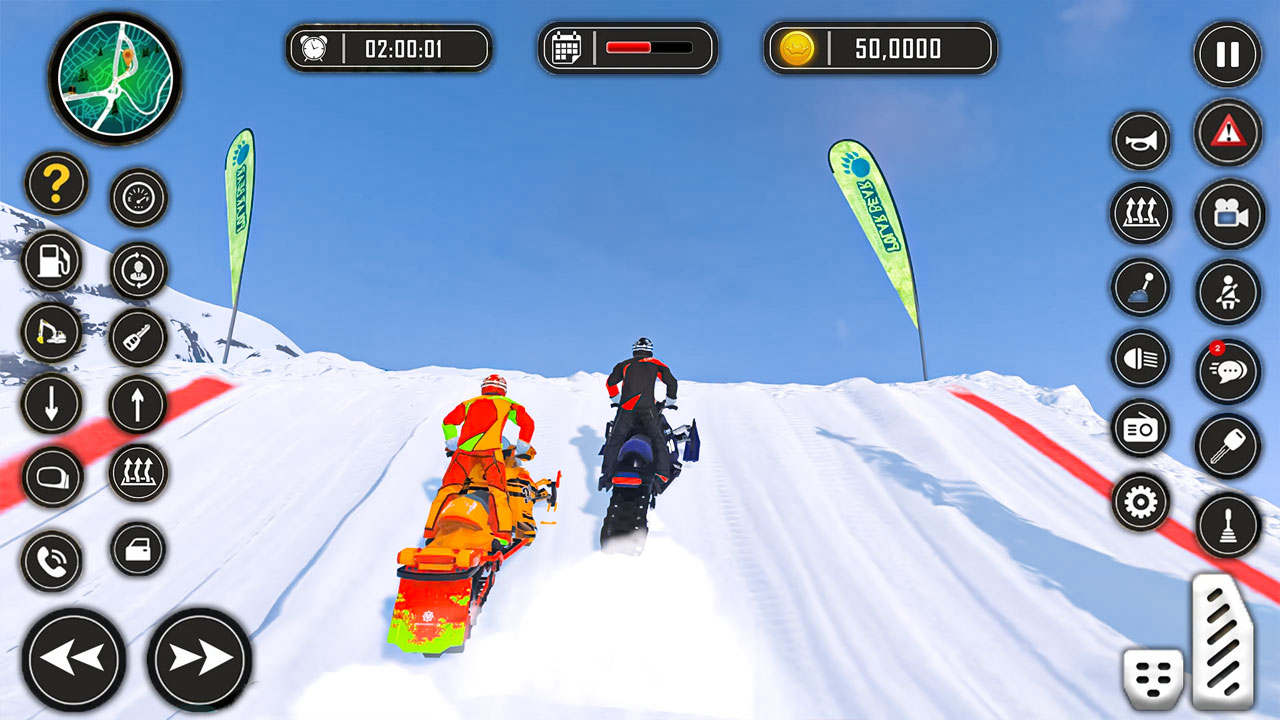Screen dimensions: 1280x720
Task: Honk the horn
Action: (x=1140, y=139)
